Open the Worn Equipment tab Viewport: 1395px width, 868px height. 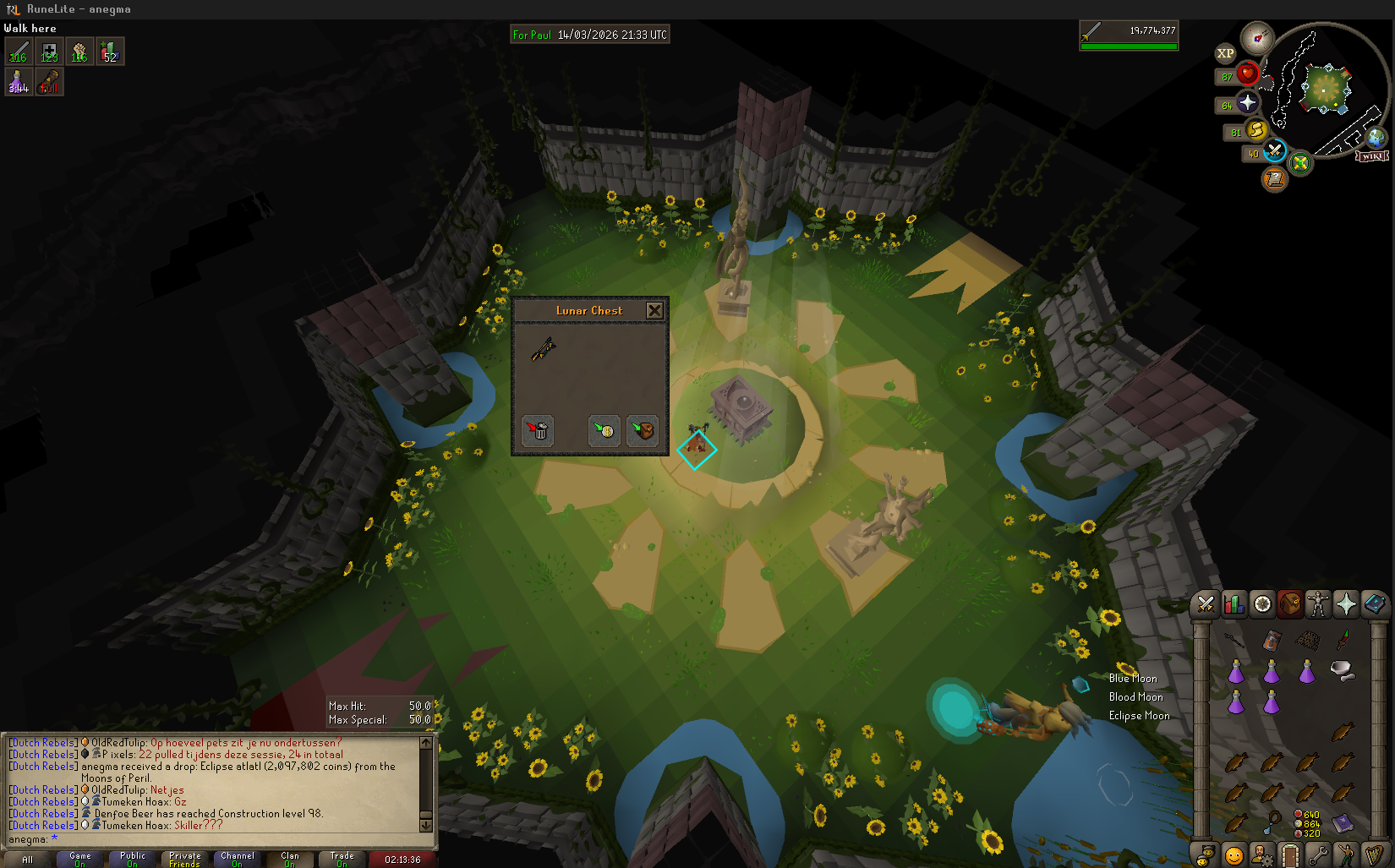point(1318,604)
